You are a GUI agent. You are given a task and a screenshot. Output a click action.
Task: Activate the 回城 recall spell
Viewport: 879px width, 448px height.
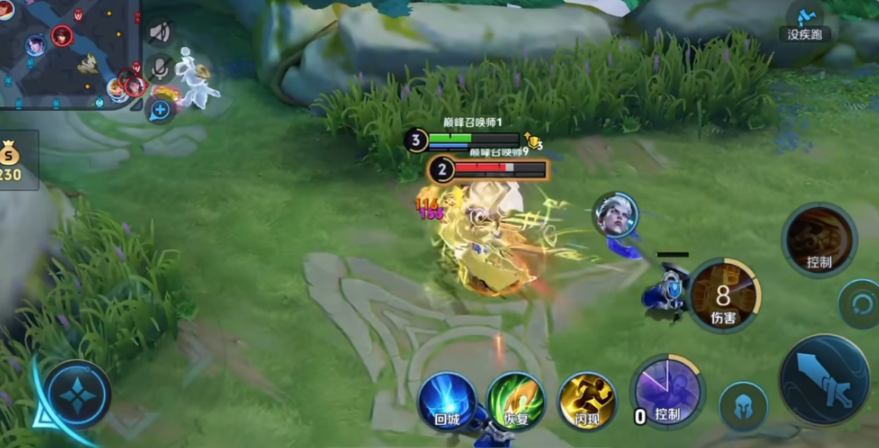coord(447,401)
